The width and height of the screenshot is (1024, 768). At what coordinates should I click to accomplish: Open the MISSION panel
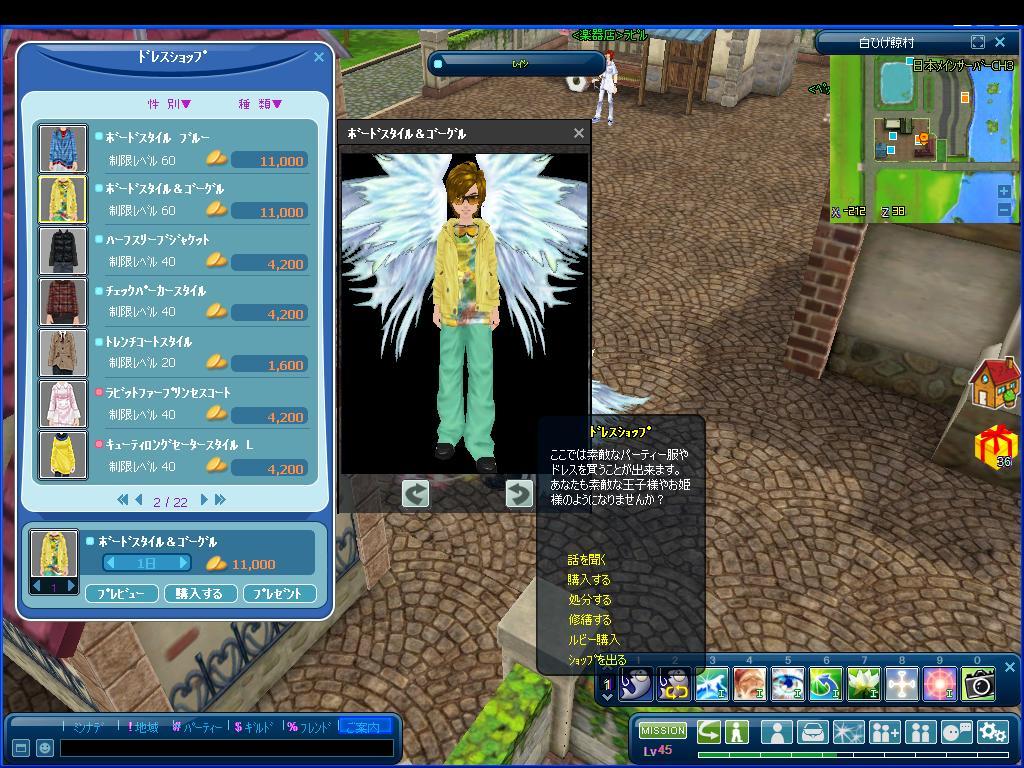point(662,731)
